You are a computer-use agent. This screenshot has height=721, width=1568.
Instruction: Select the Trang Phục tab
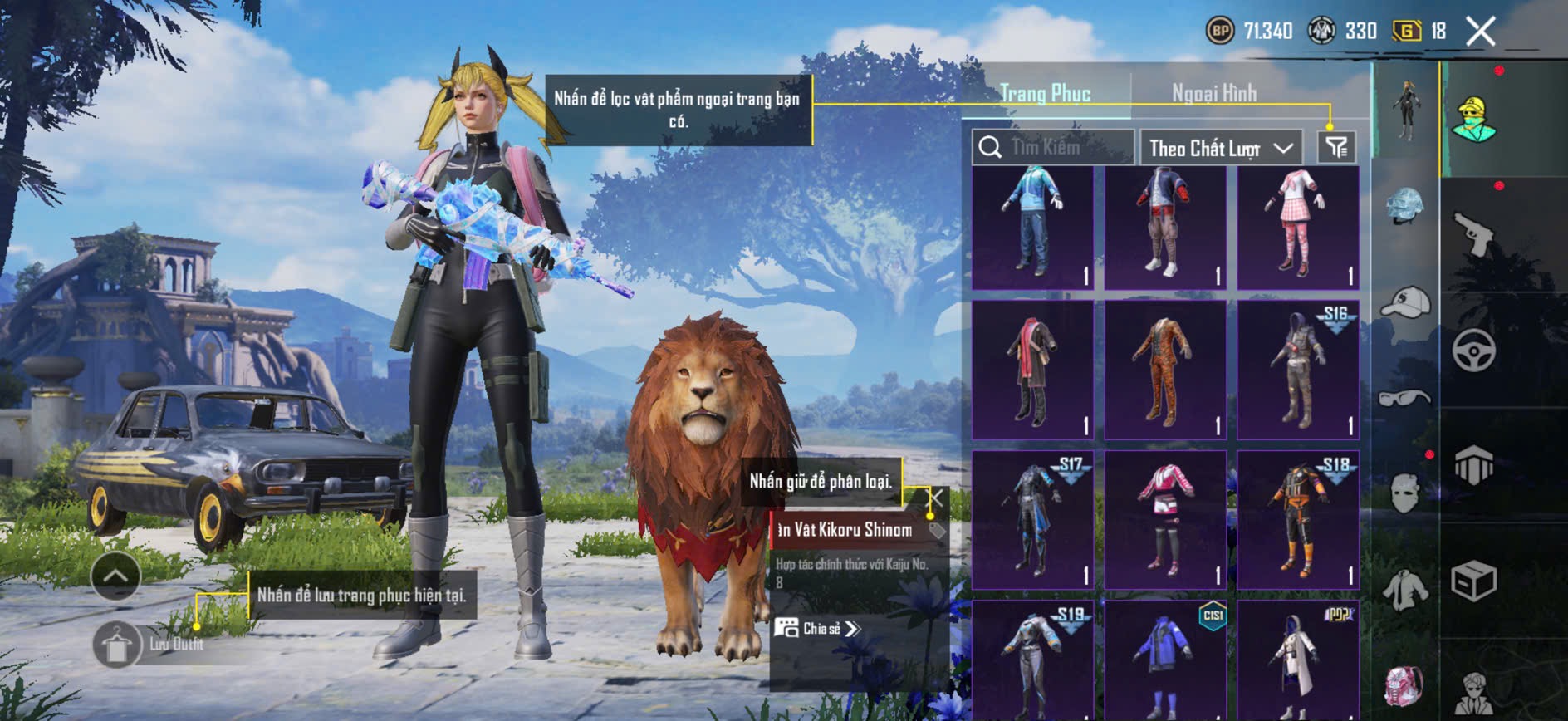click(1045, 93)
